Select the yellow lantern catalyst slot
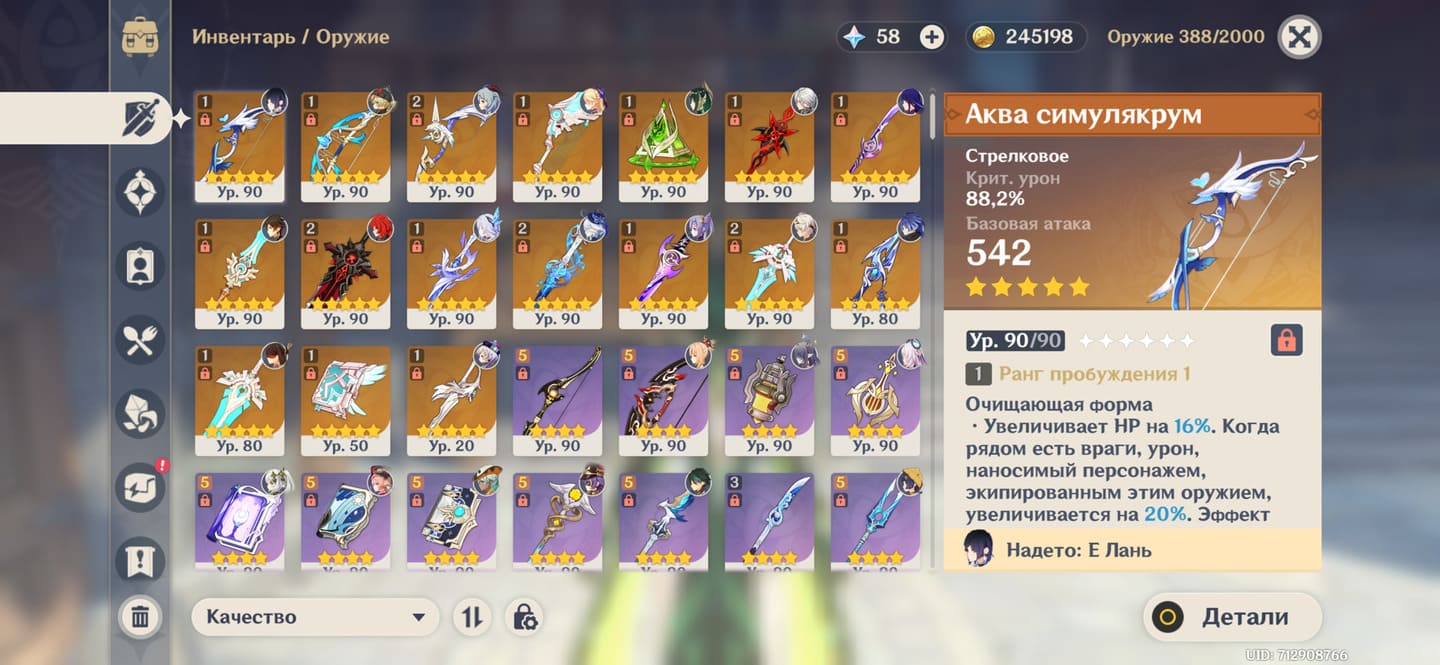 click(x=770, y=400)
